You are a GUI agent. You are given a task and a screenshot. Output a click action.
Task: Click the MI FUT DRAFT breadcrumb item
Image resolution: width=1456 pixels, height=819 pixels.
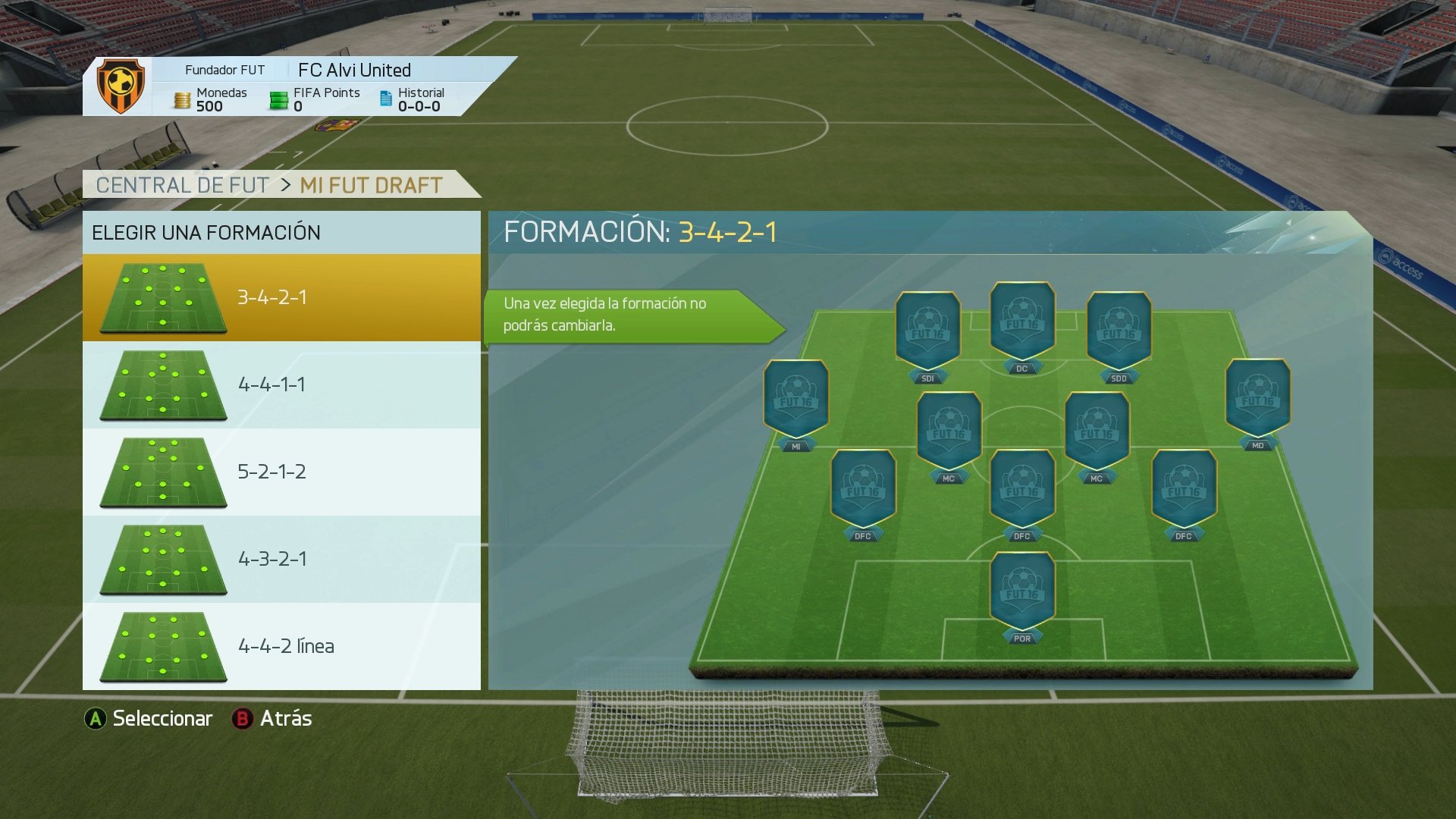(370, 184)
